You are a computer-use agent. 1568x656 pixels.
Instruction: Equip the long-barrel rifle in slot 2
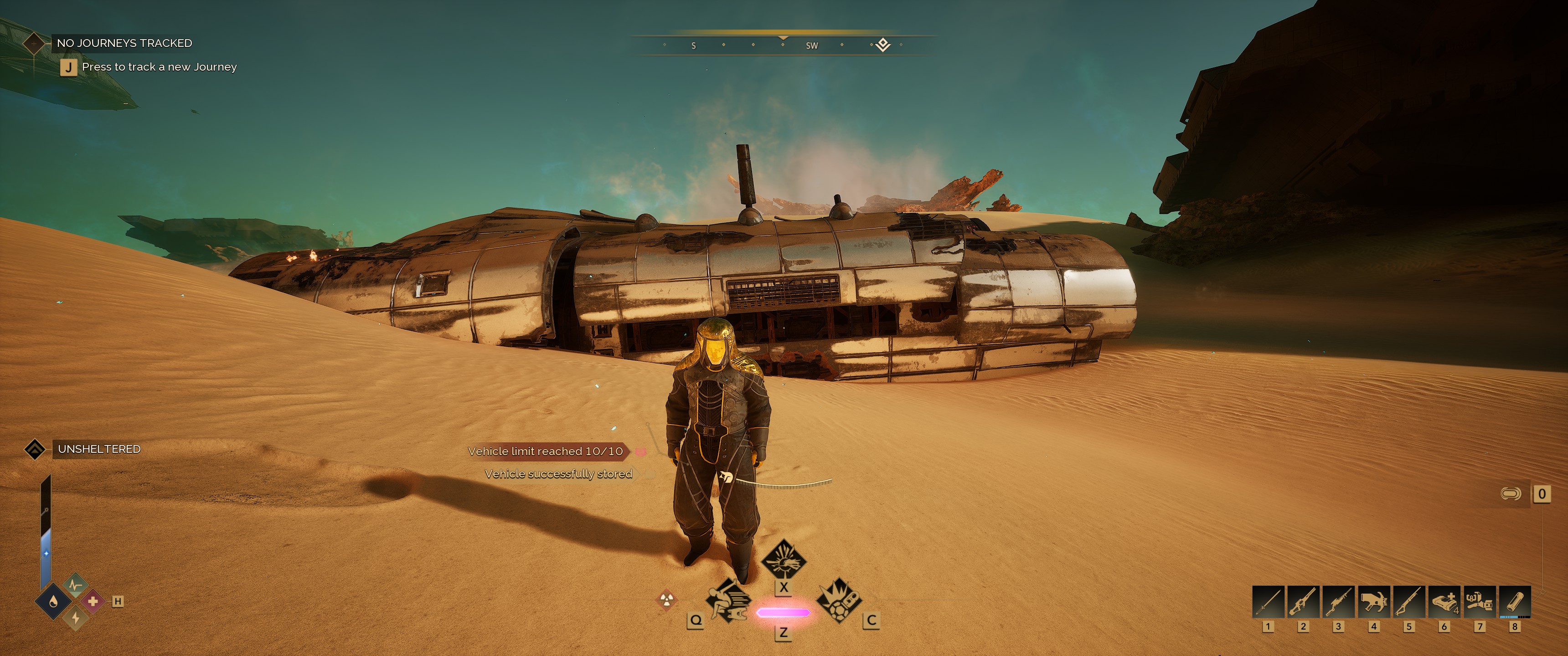[x=1303, y=602]
